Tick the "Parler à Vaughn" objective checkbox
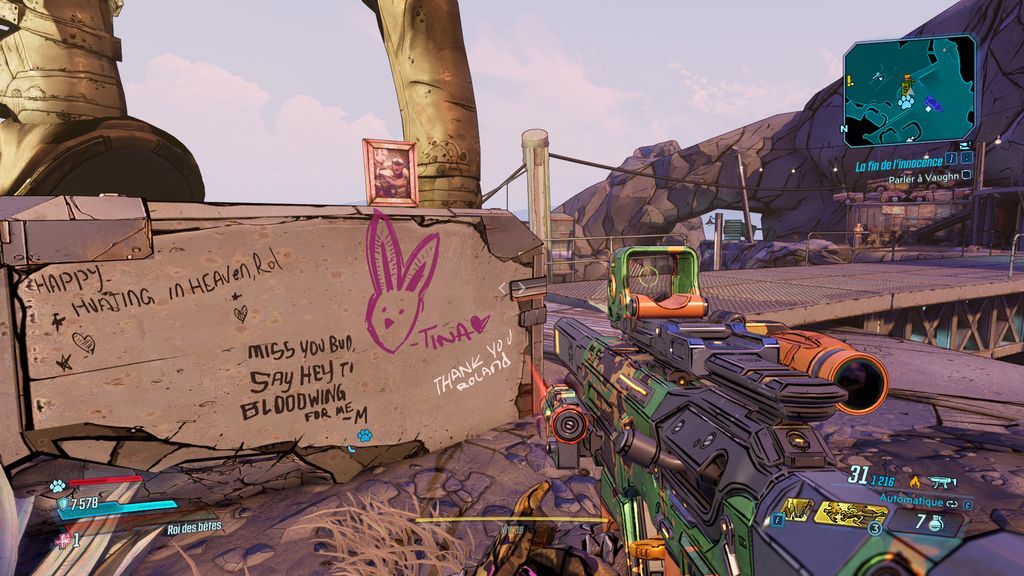Viewport: 1024px width, 576px height. [966, 175]
